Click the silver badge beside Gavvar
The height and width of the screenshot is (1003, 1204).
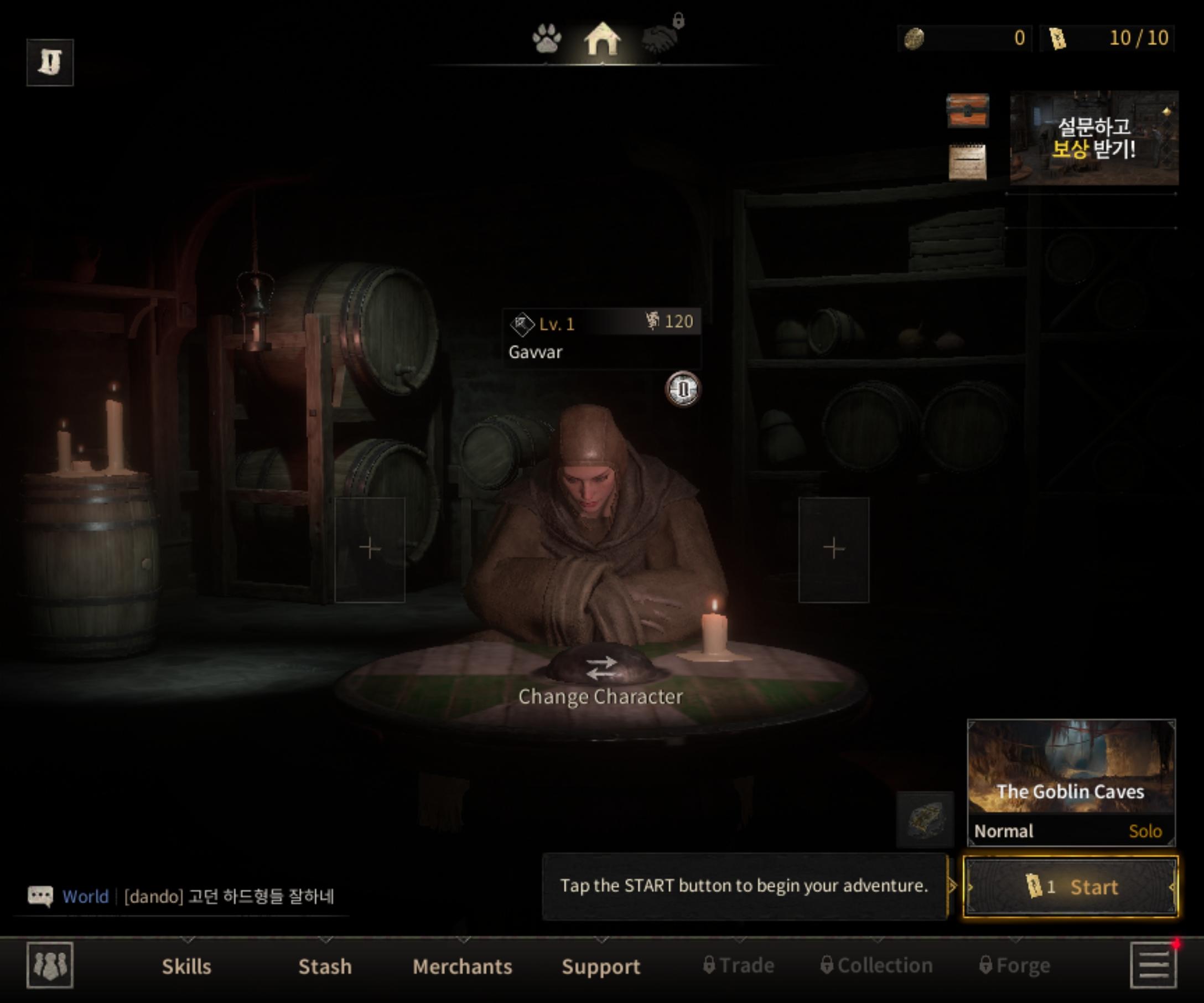[682, 389]
